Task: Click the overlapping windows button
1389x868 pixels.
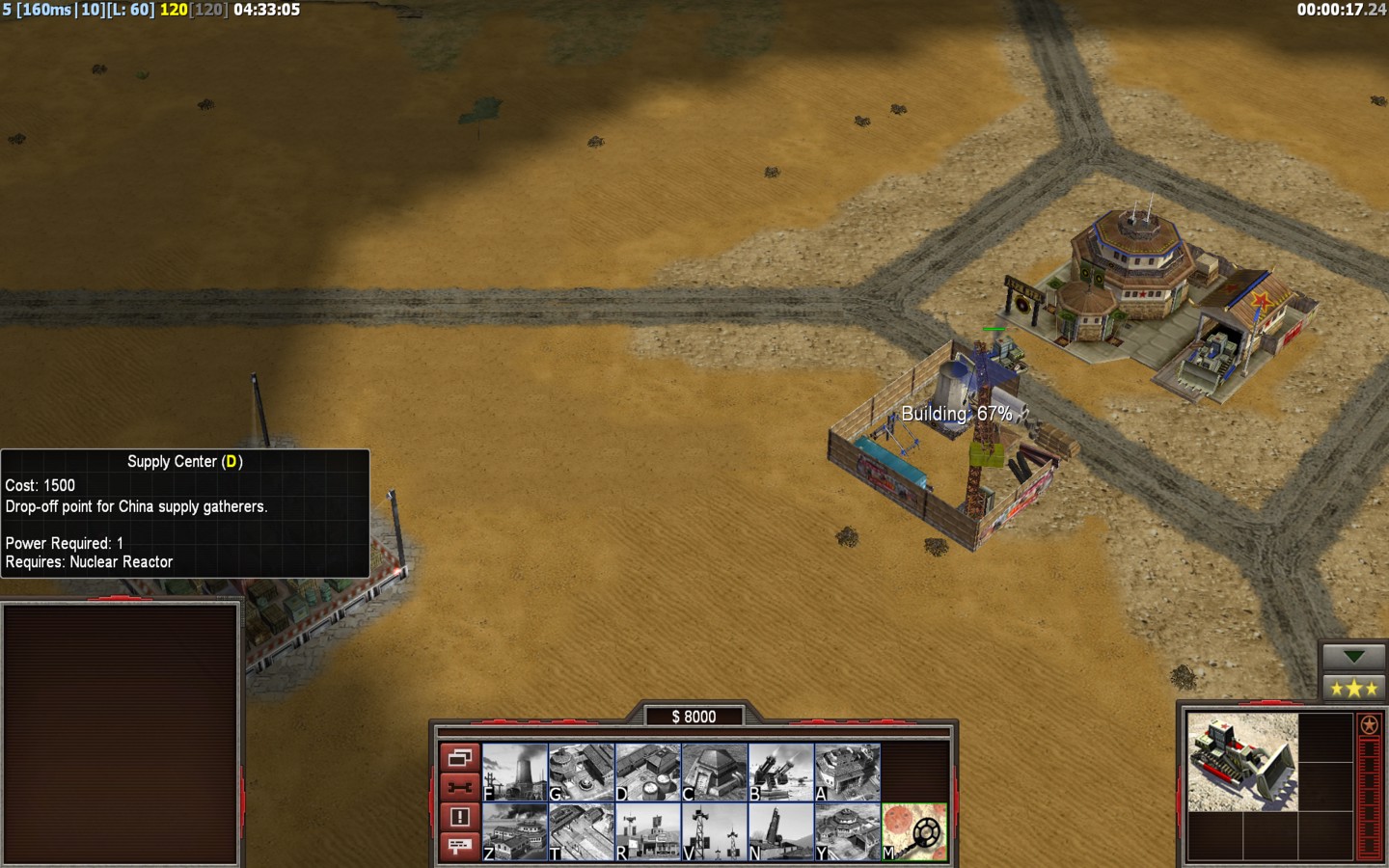Action: pos(459,757)
